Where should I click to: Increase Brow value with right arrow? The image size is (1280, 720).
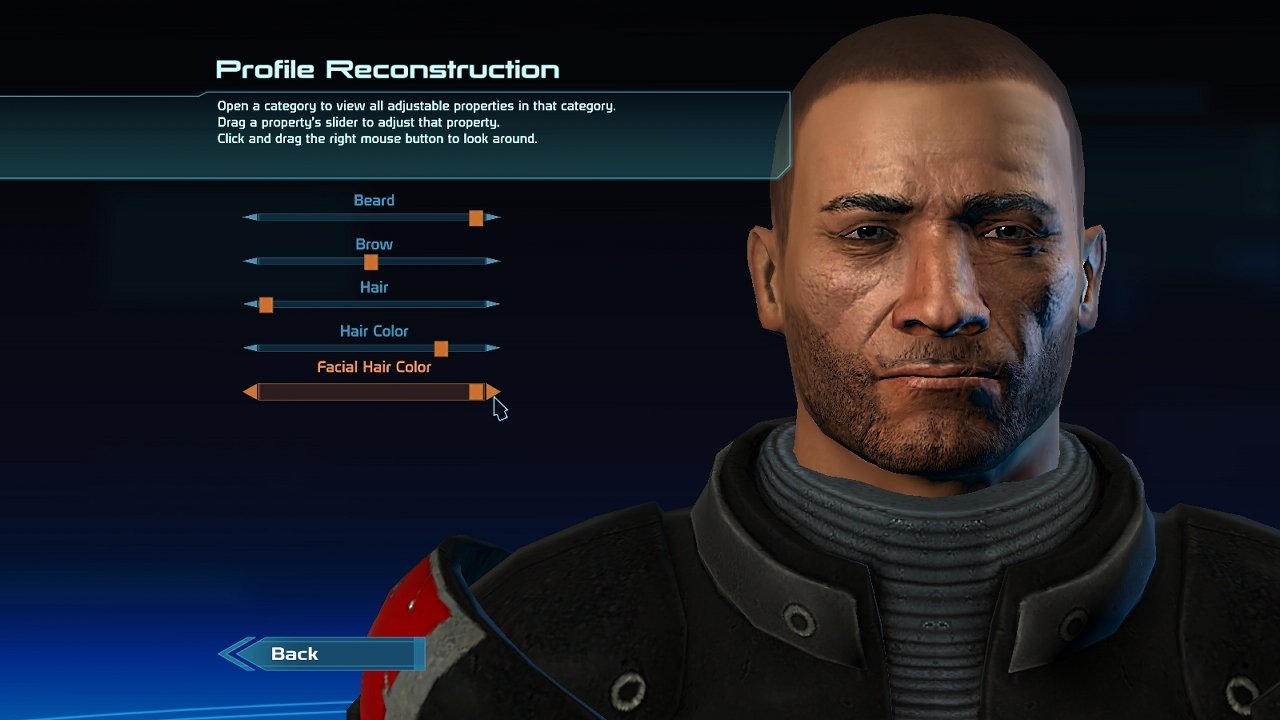click(x=492, y=262)
